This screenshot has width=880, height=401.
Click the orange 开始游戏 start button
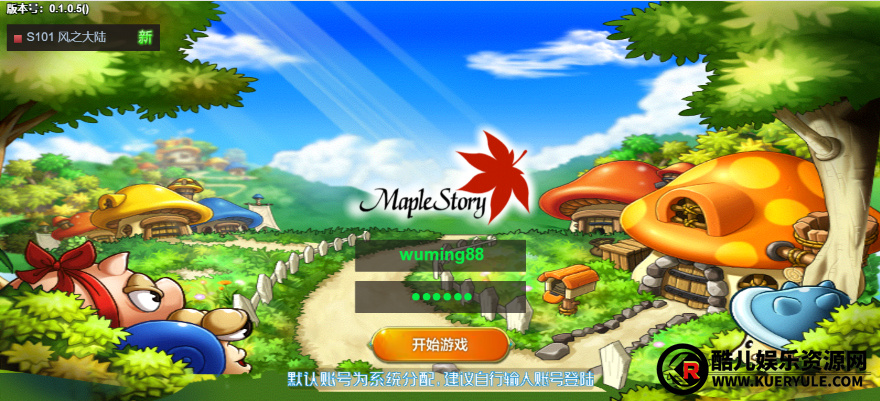click(440, 345)
